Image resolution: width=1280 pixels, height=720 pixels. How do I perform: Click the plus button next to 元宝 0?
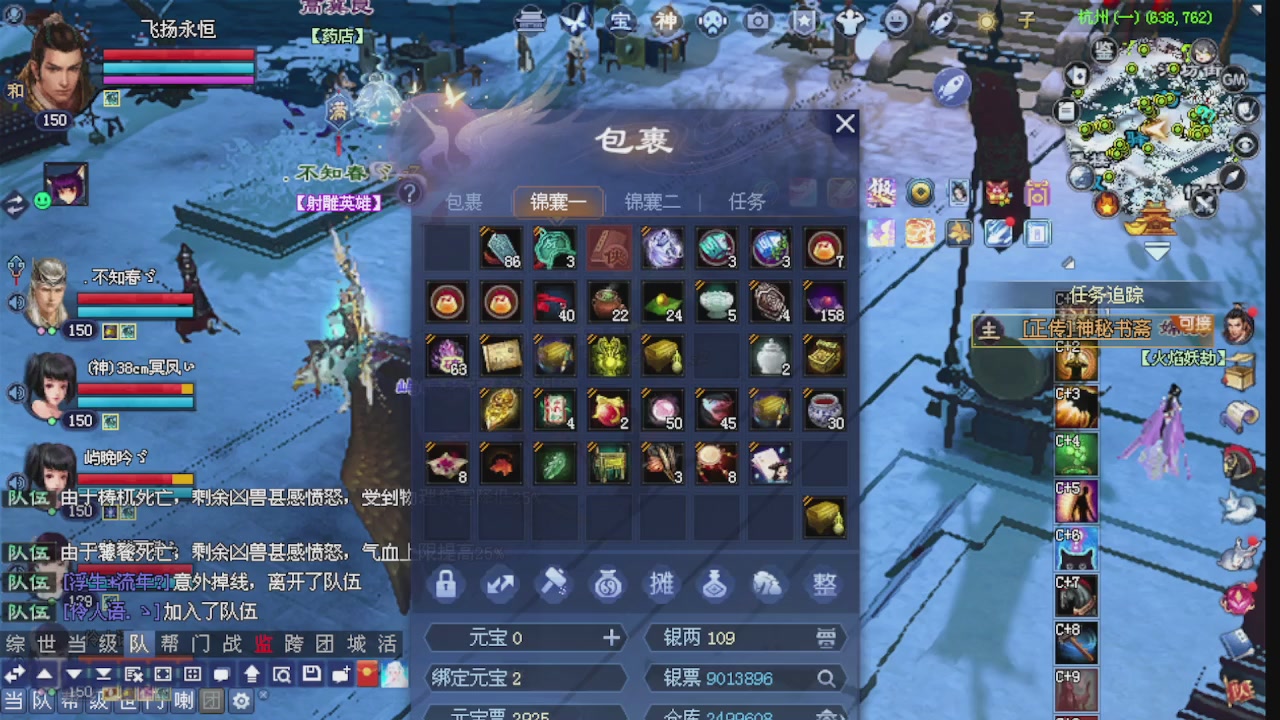(x=611, y=637)
